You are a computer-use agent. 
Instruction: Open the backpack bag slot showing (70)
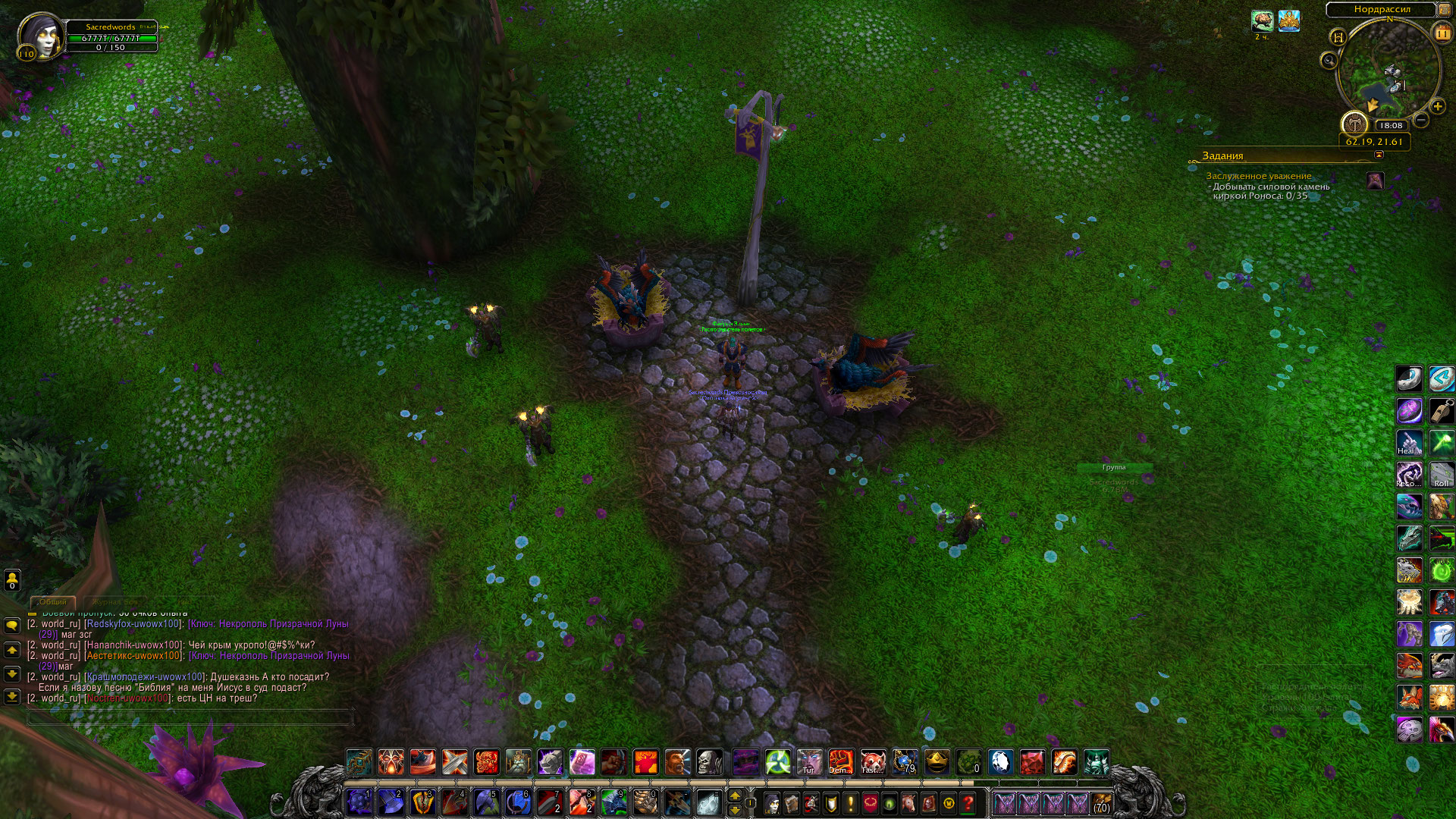1101,803
